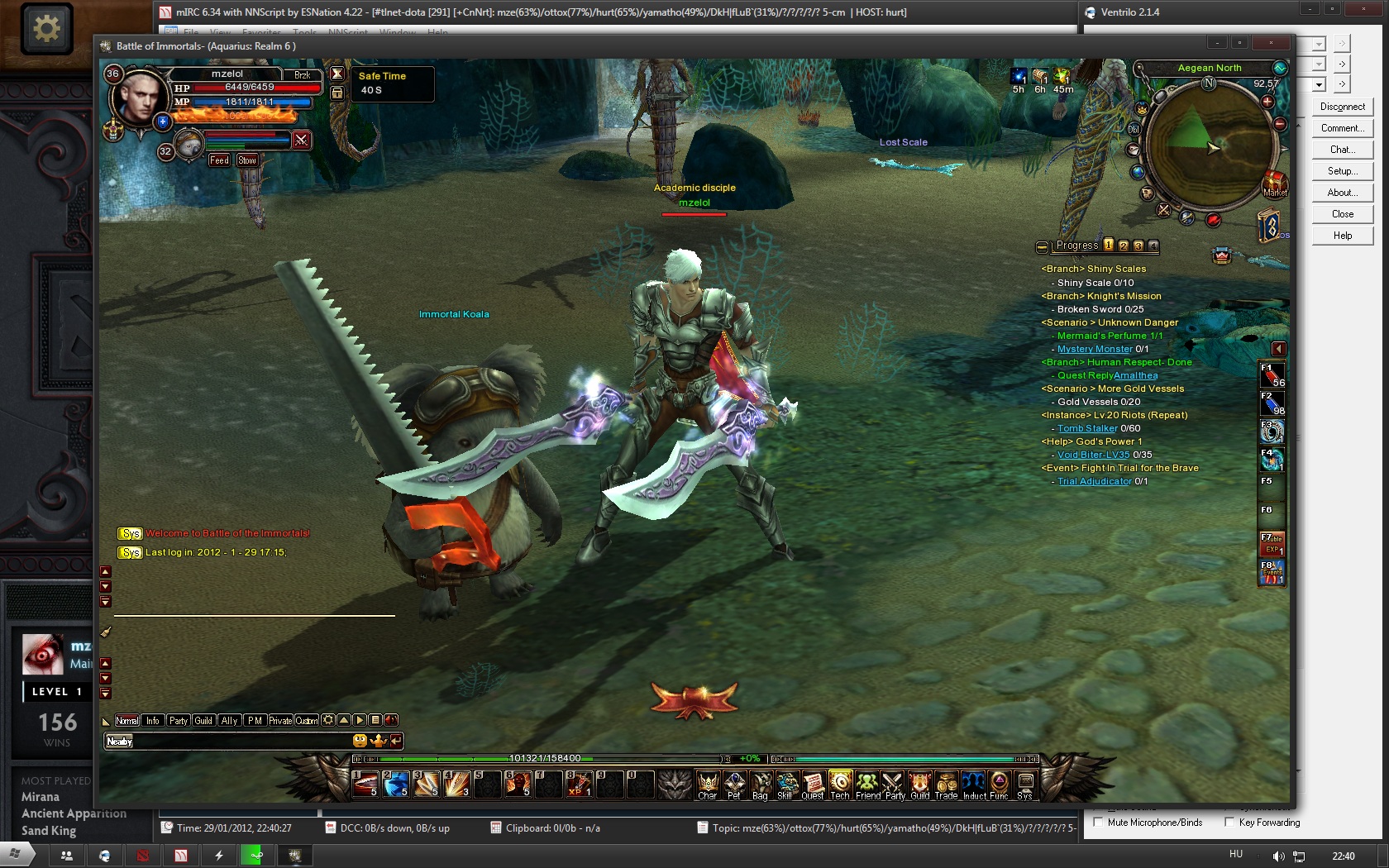Open the Bag inventory
Viewport: 1389px width, 868px height.
click(761, 784)
